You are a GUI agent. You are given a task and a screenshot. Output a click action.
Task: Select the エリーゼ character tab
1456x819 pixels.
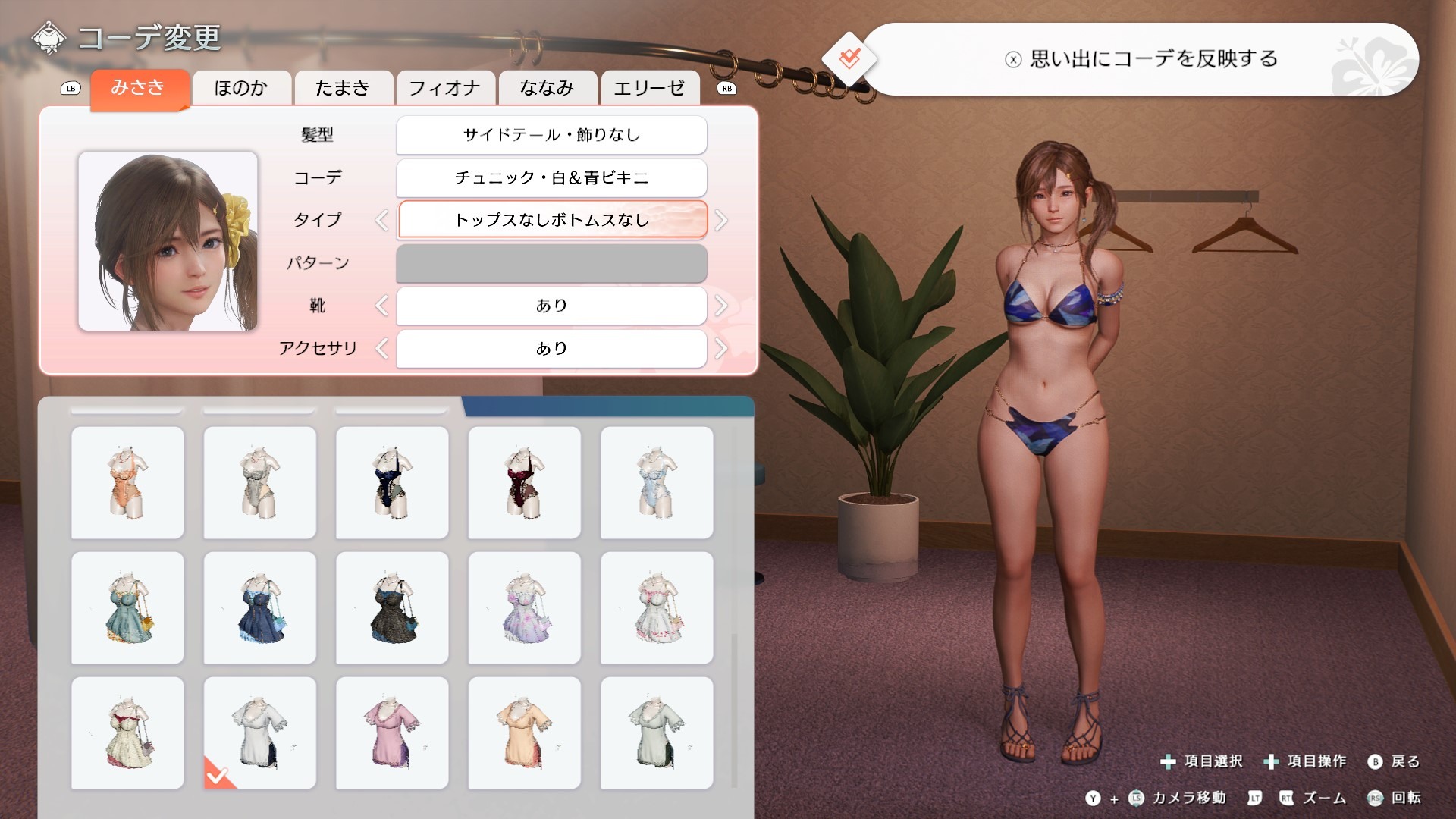tap(649, 89)
